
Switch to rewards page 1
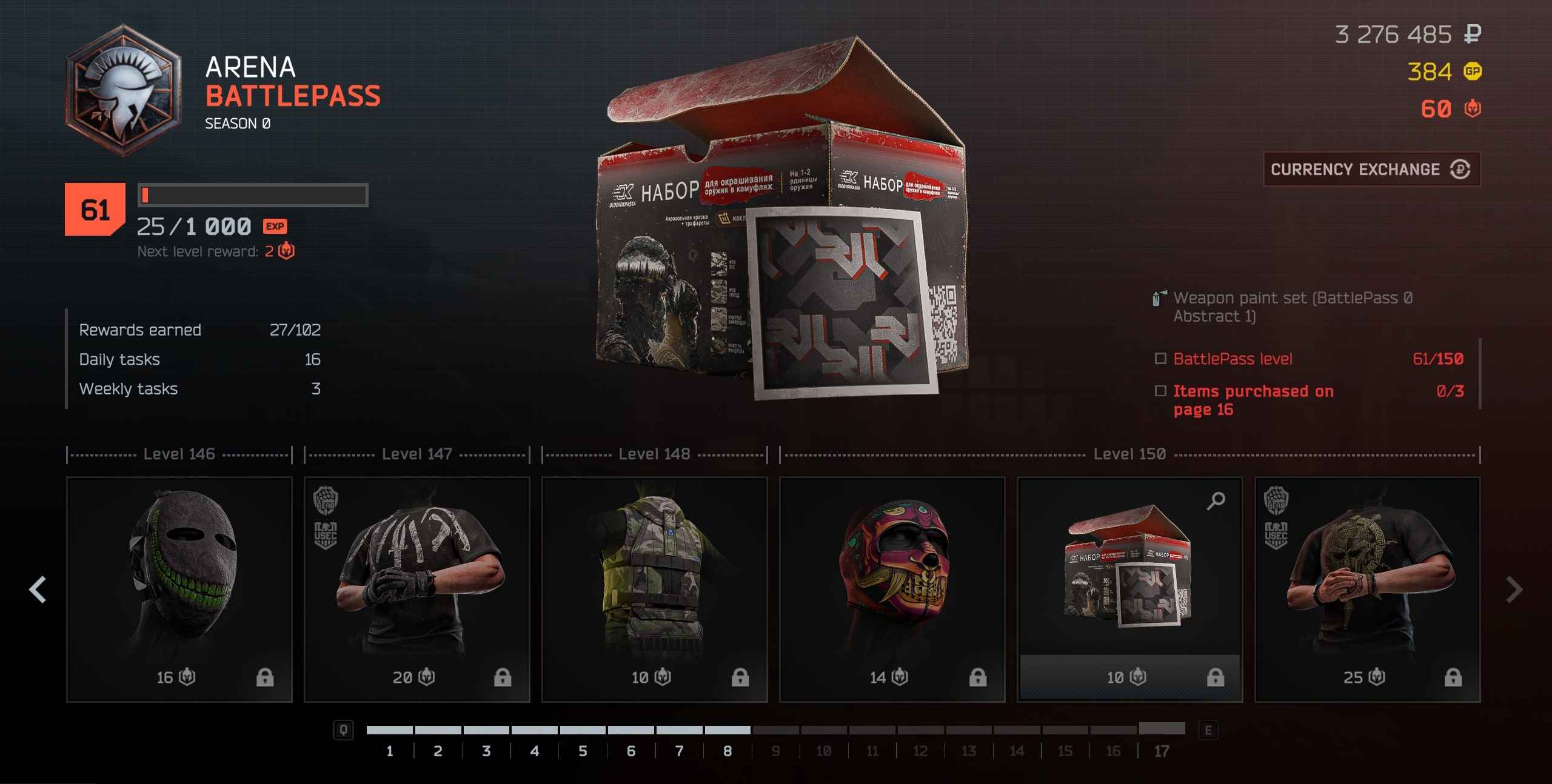pos(390,751)
